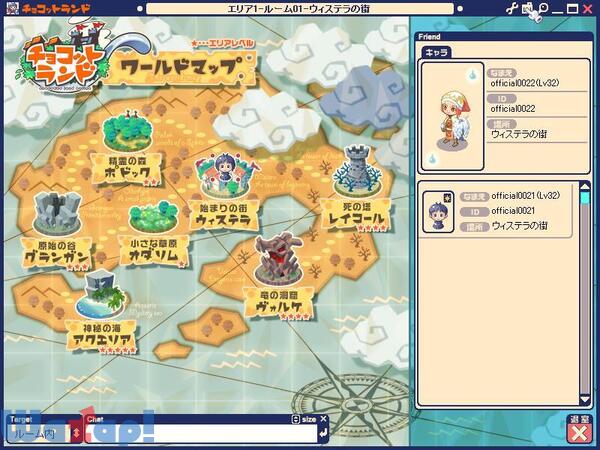Click the friend list scrollbar

(584, 290)
